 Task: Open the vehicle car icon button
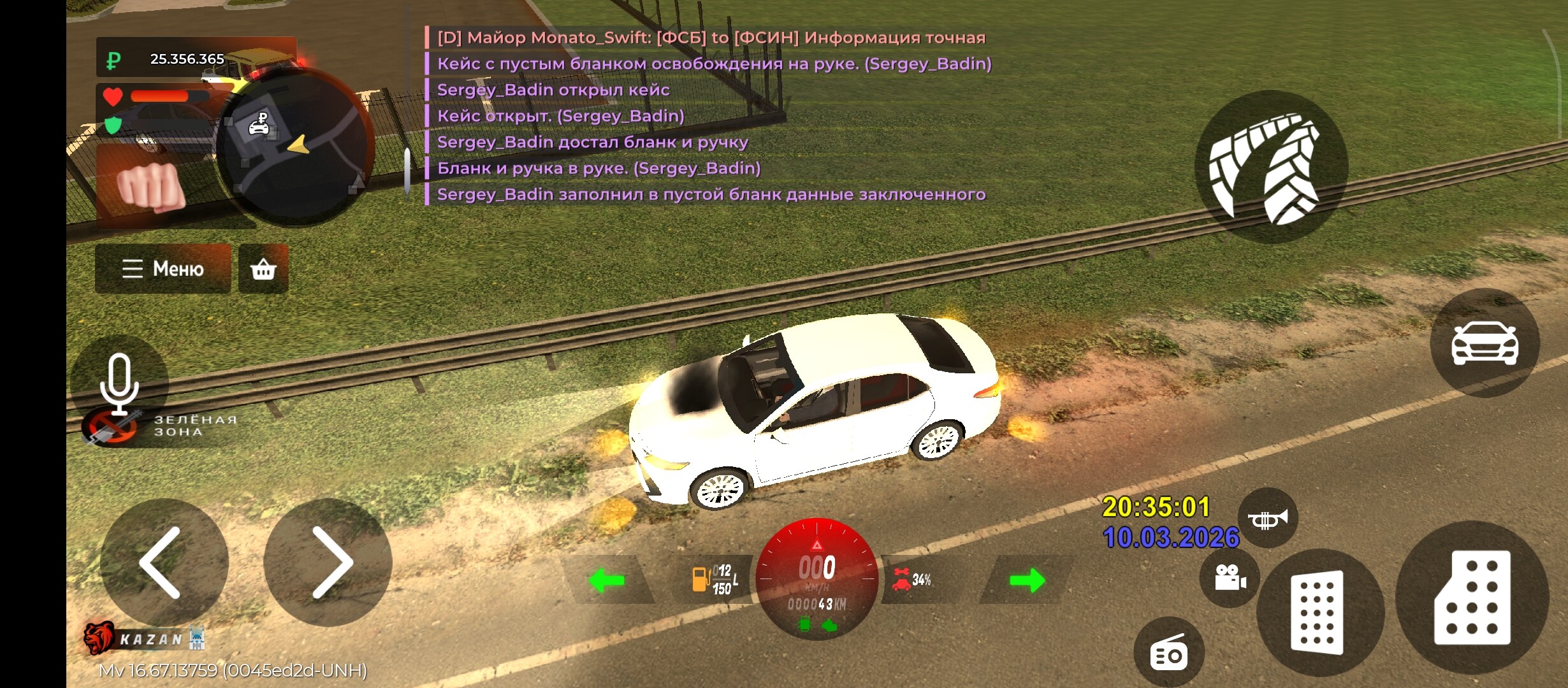(1485, 343)
